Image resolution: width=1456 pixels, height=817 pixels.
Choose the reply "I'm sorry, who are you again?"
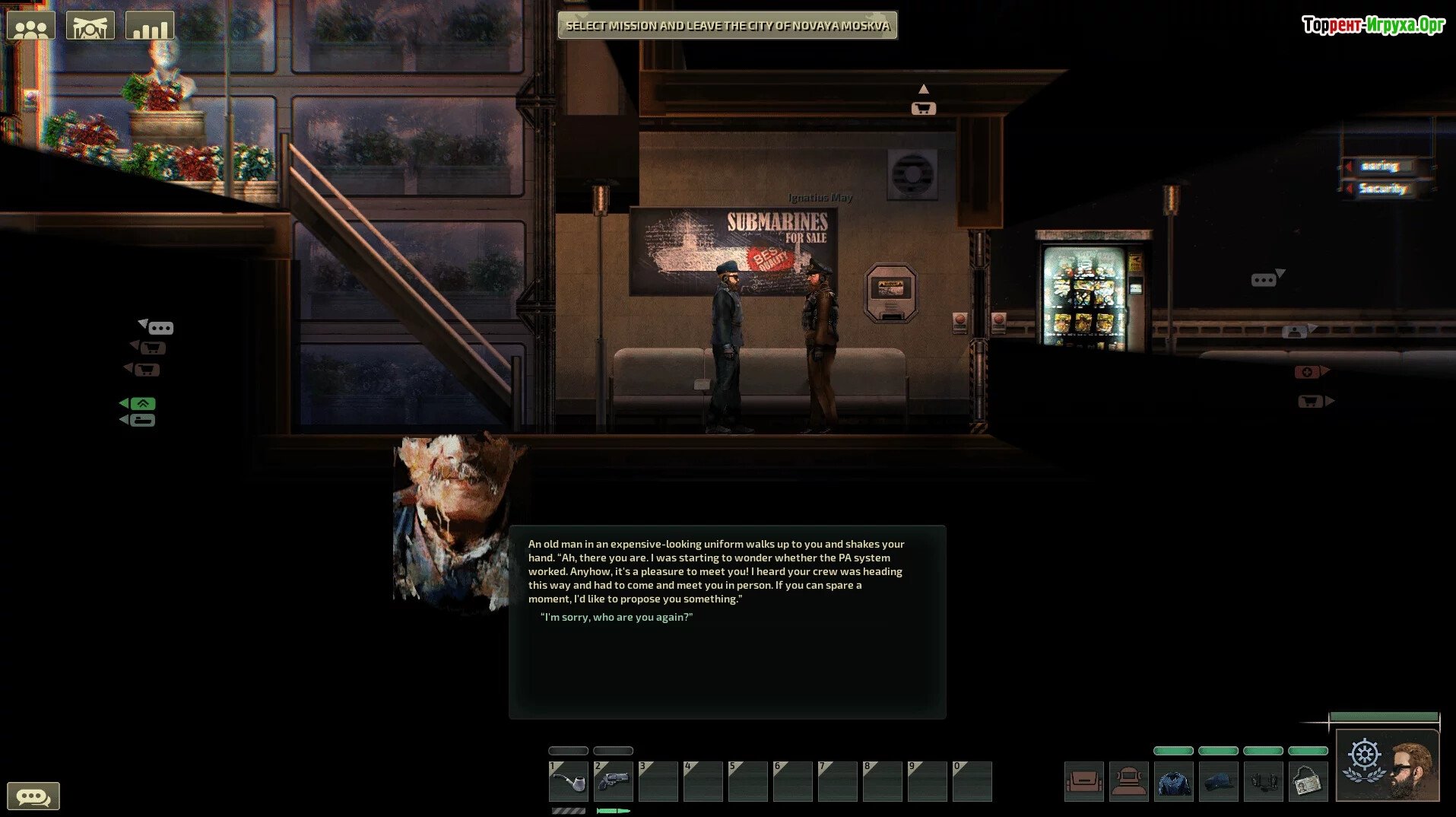[x=617, y=617]
